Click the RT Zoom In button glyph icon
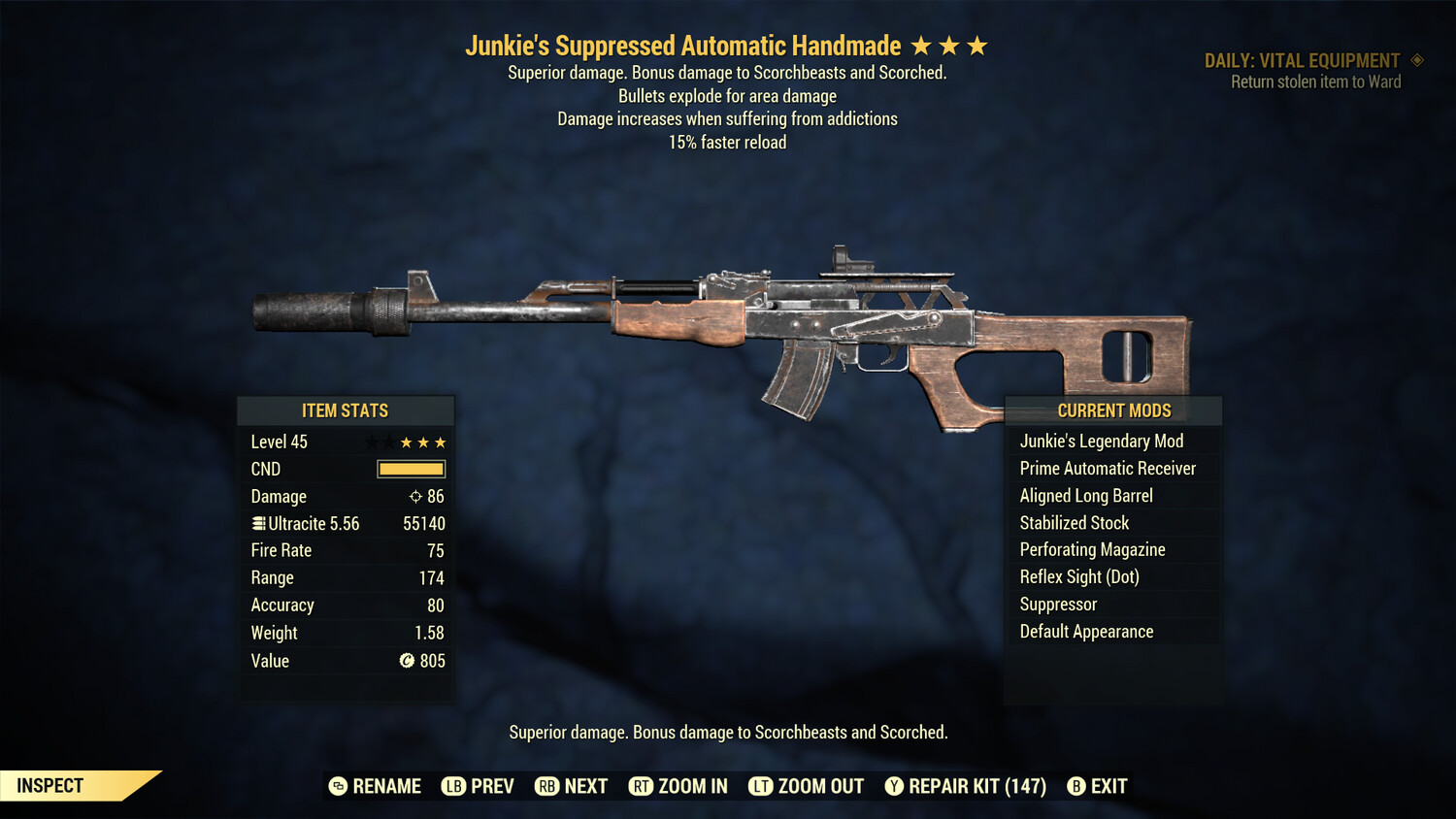The height and width of the screenshot is (819, 1456). pyautogui.click(x=642, y=786)
